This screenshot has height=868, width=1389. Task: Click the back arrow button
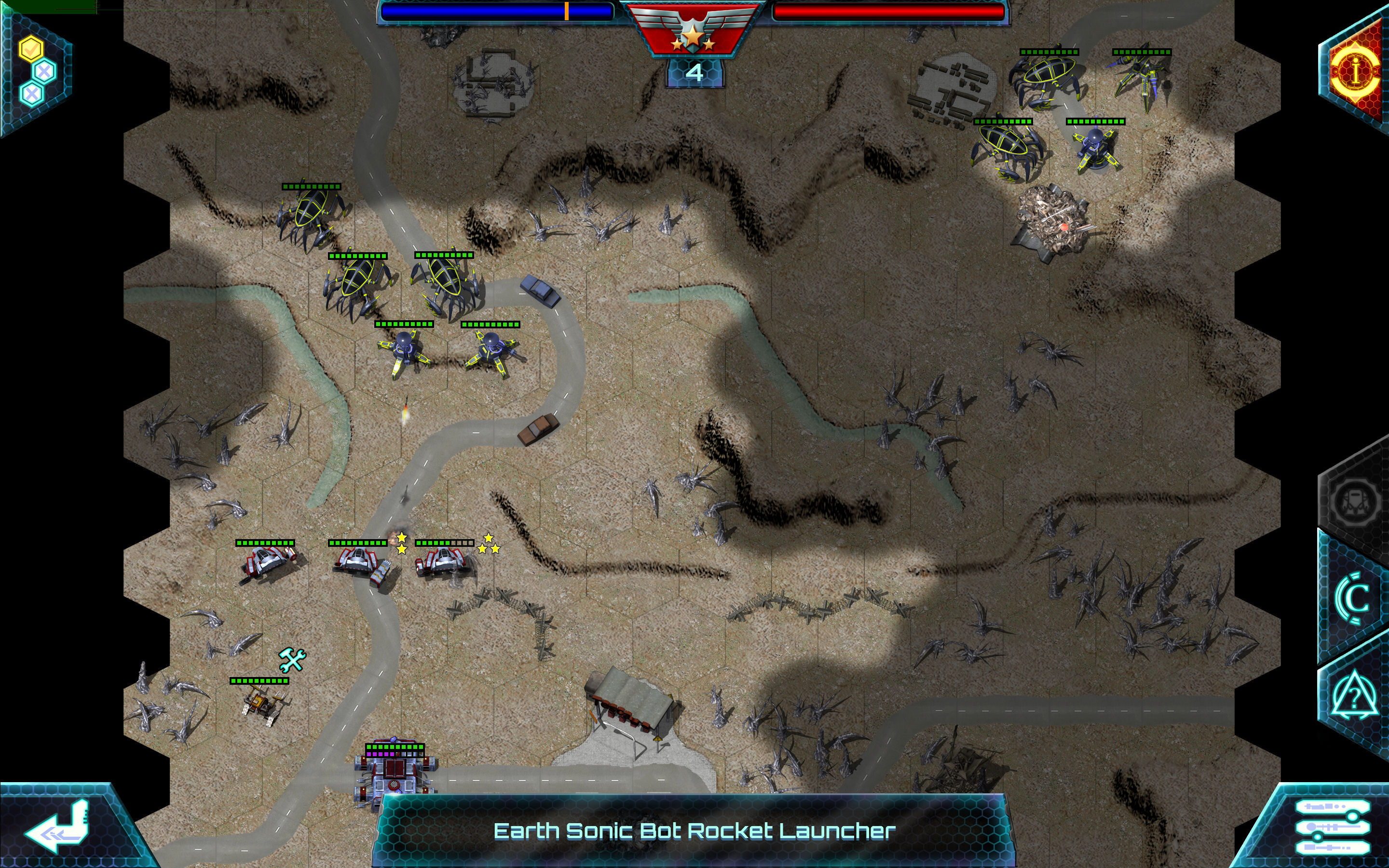point(57,827)
